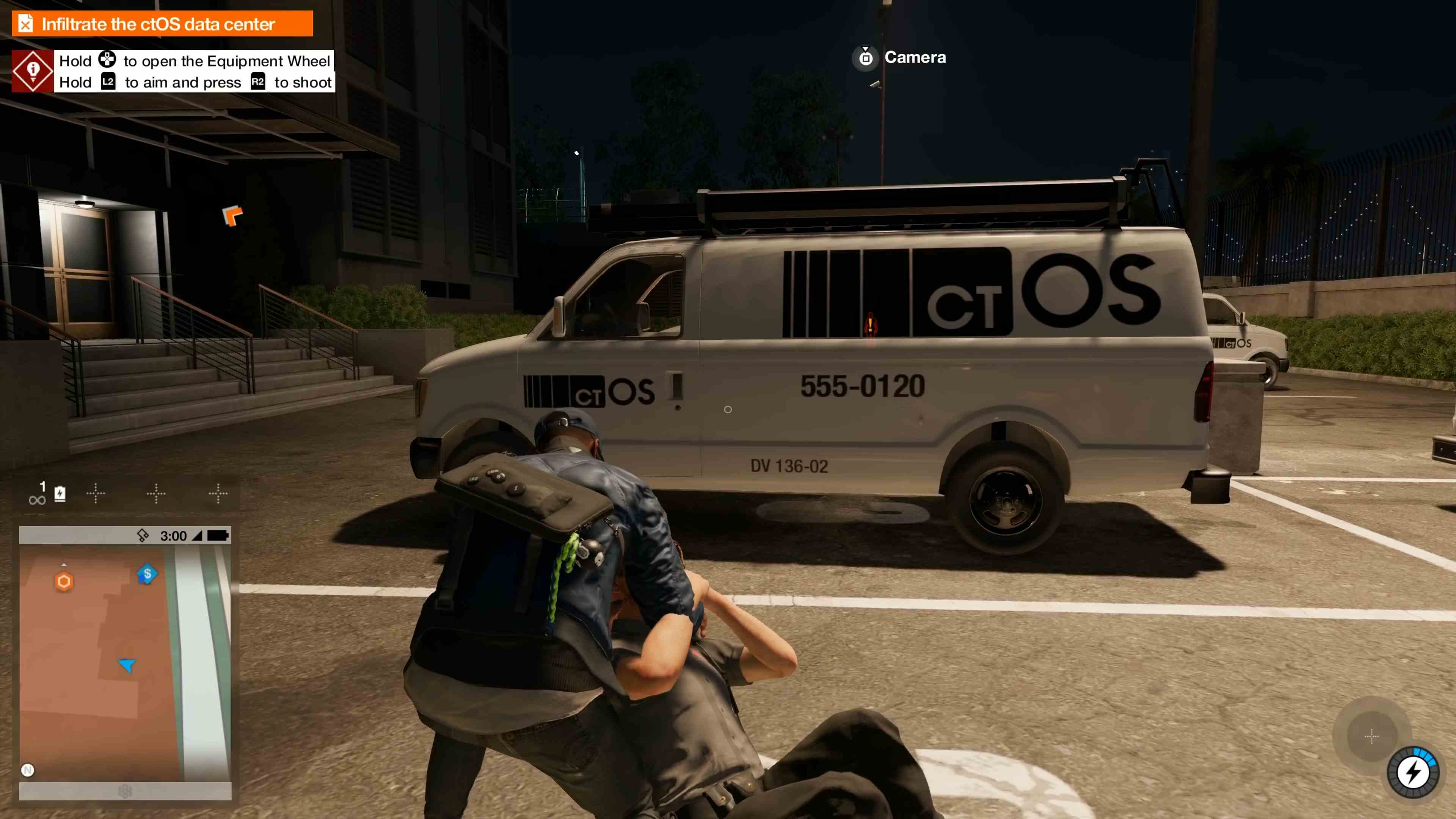Expand the triangle above the hexagon mission marker
Viewport: 1456px width, 819px height.
[x=64, y=564]
